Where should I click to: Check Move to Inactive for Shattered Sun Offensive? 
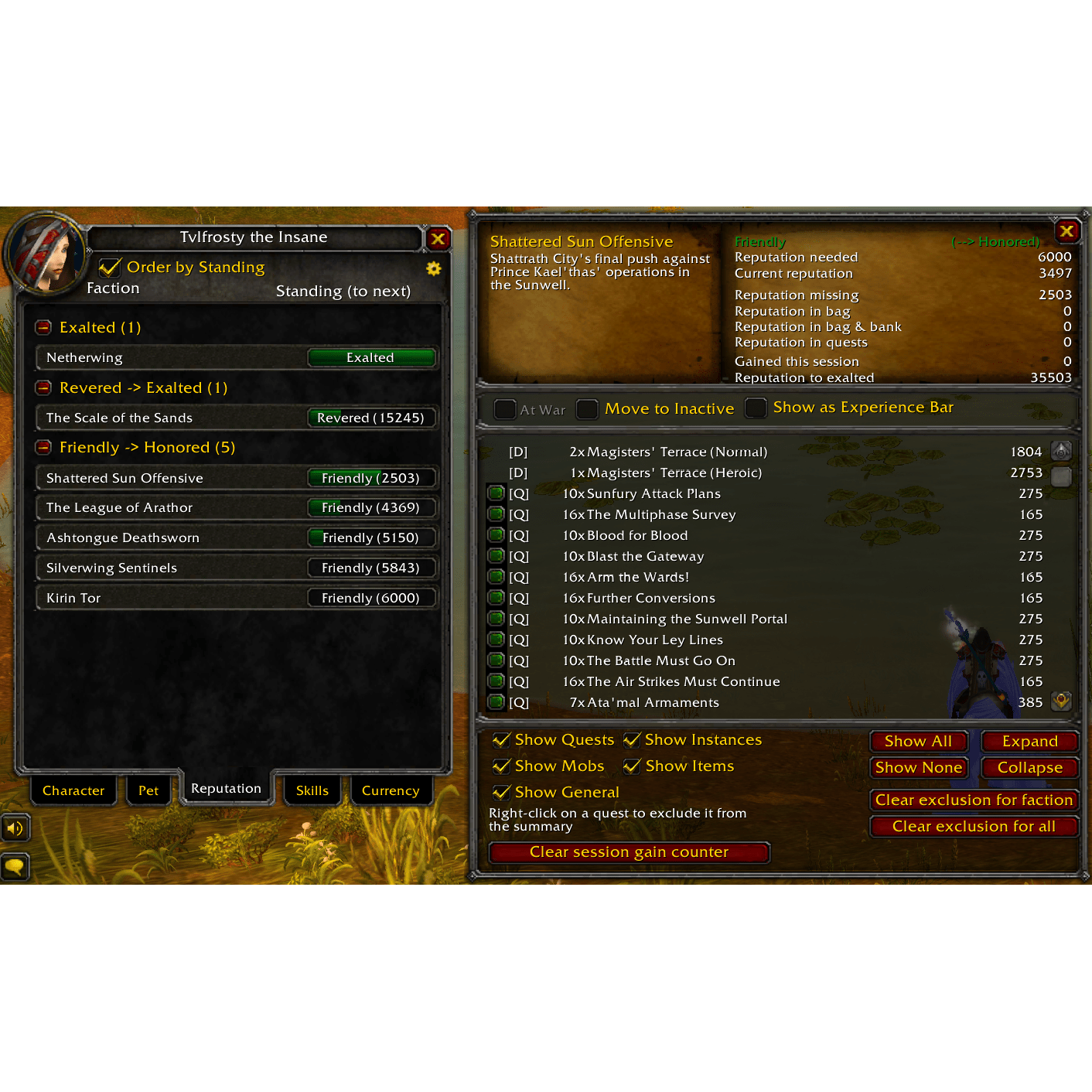[588, 408]
